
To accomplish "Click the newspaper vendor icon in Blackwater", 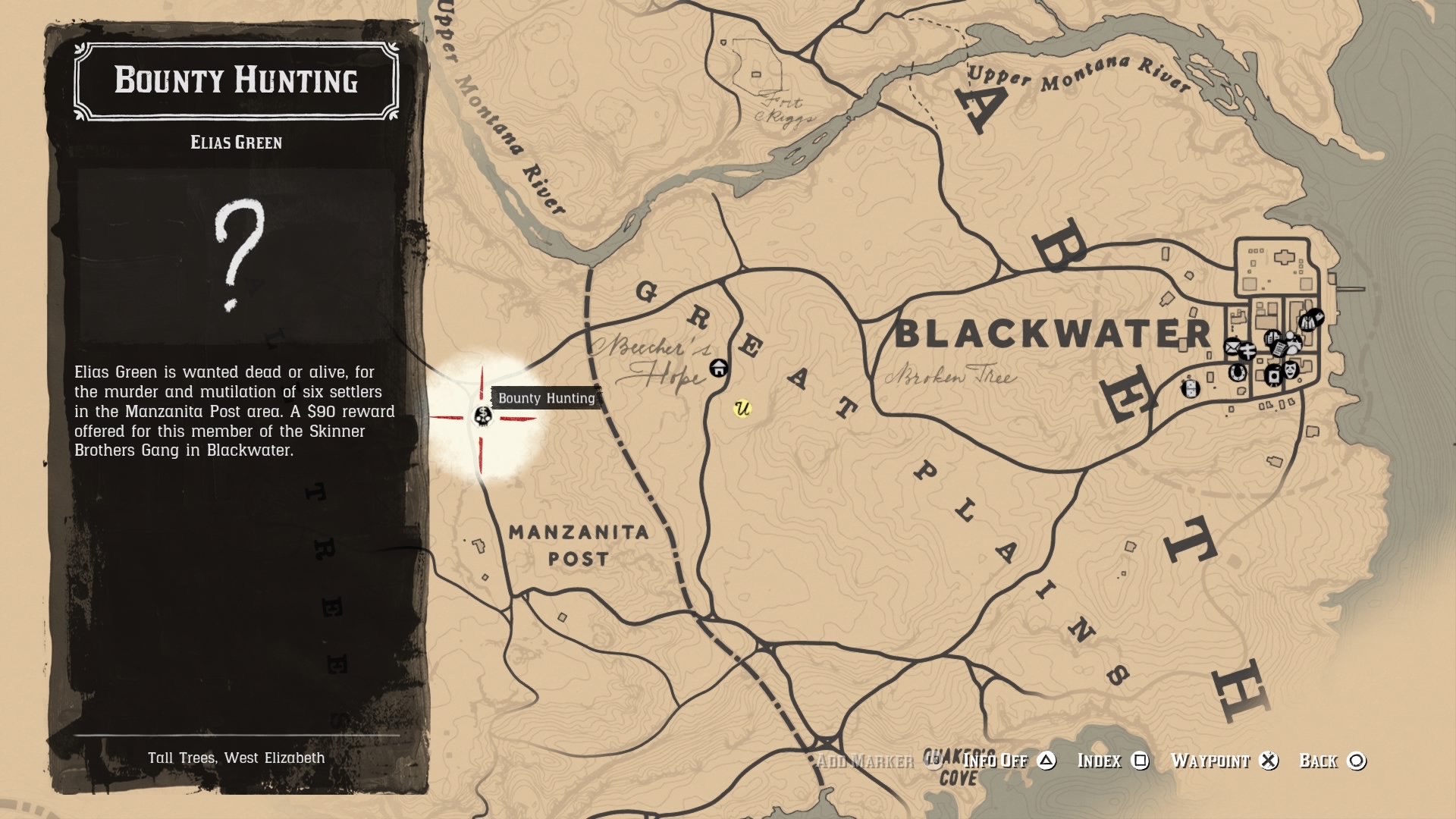I will 1279,348.
